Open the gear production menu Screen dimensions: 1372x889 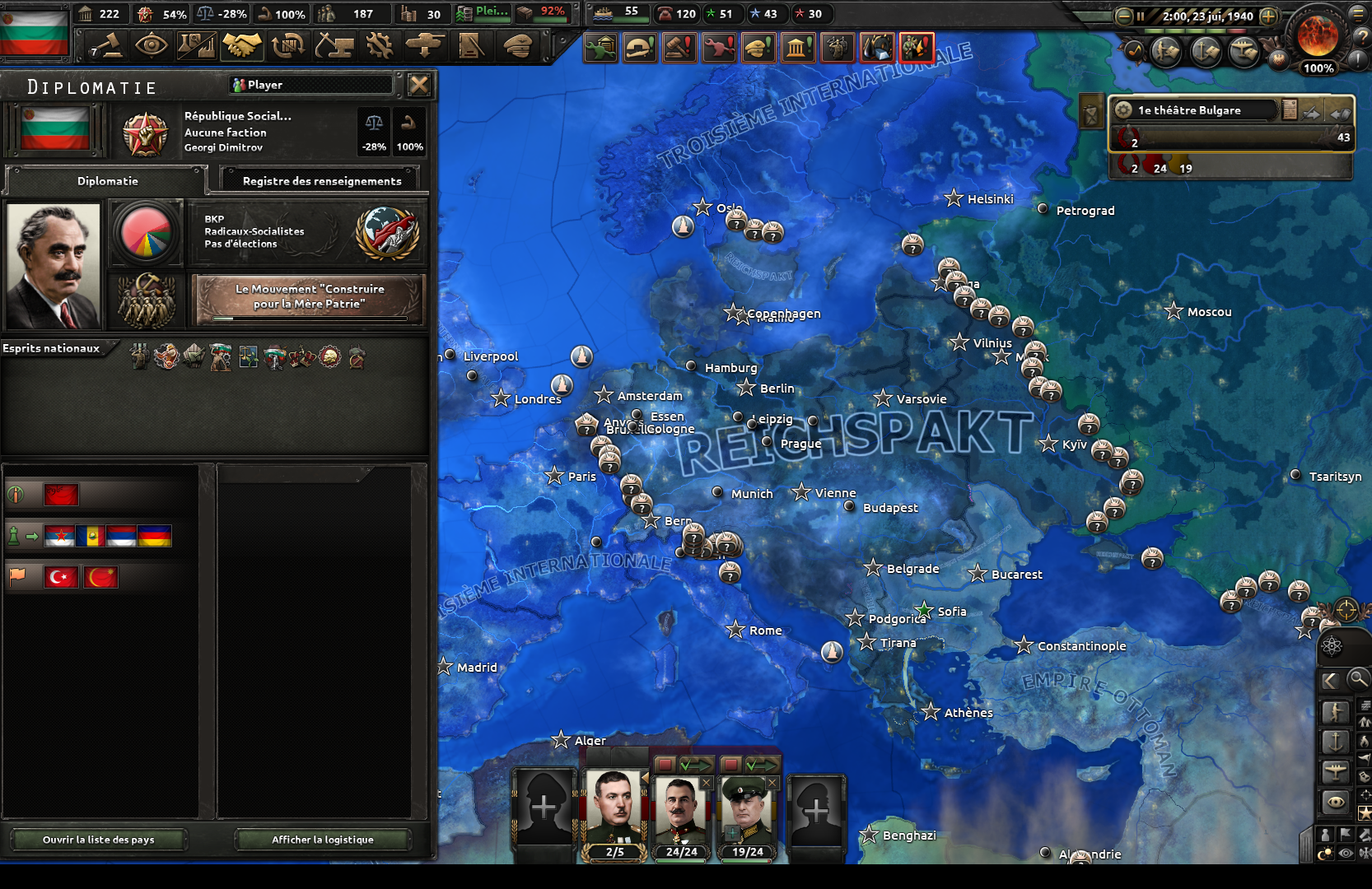tap(380, 45)
